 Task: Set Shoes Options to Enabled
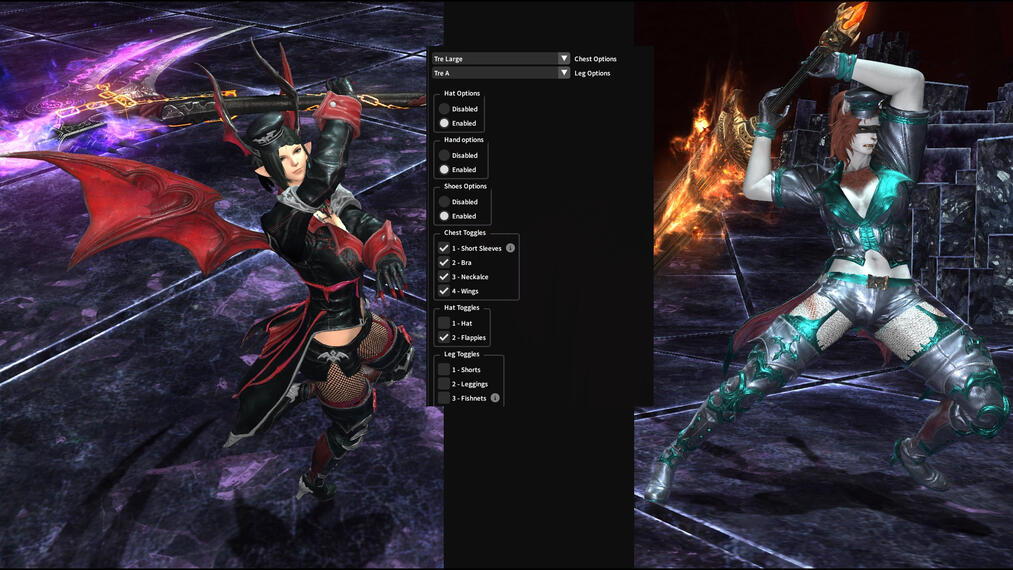pyautogui.click(x=444, y=216)
